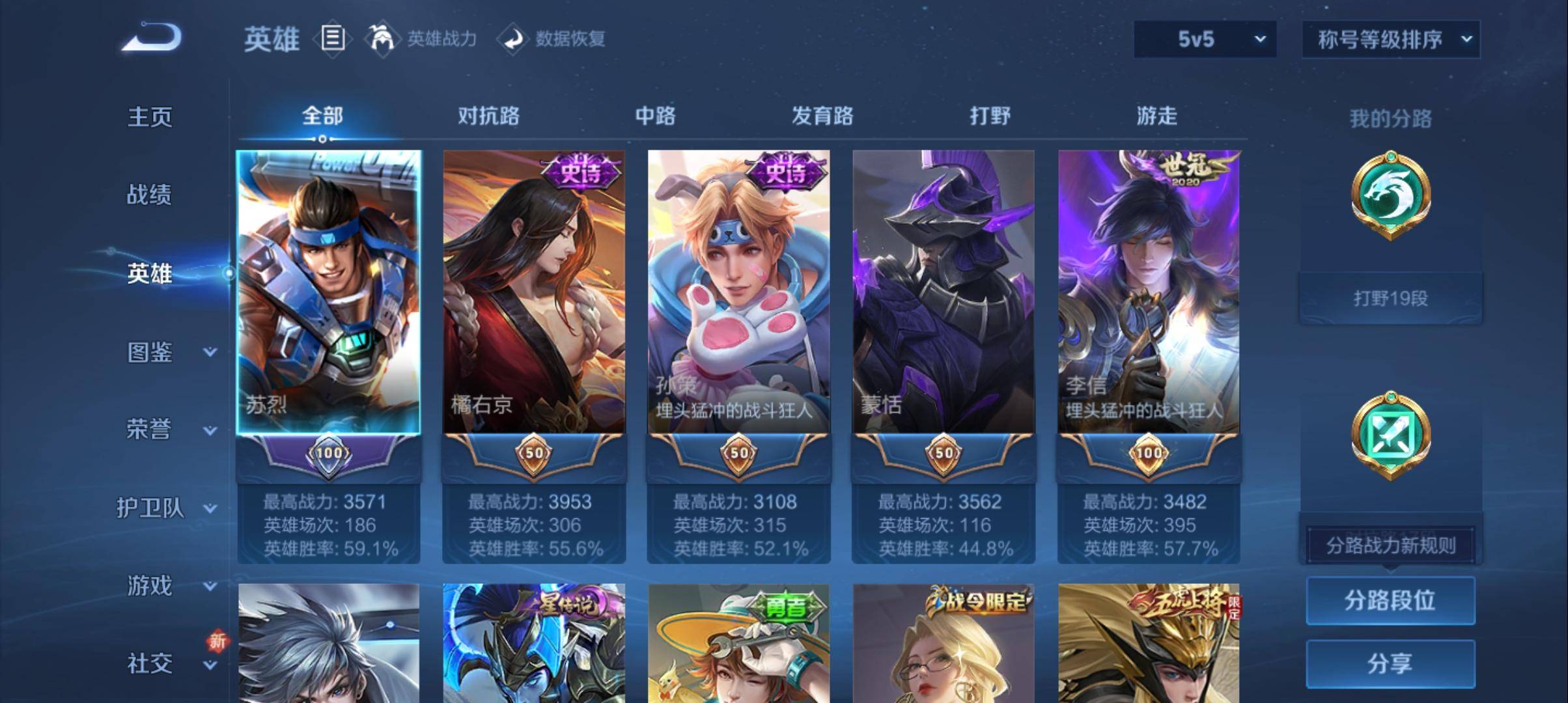1568x703 pixels.
Task: Go back with the return arrow
Action: point(151,38)
